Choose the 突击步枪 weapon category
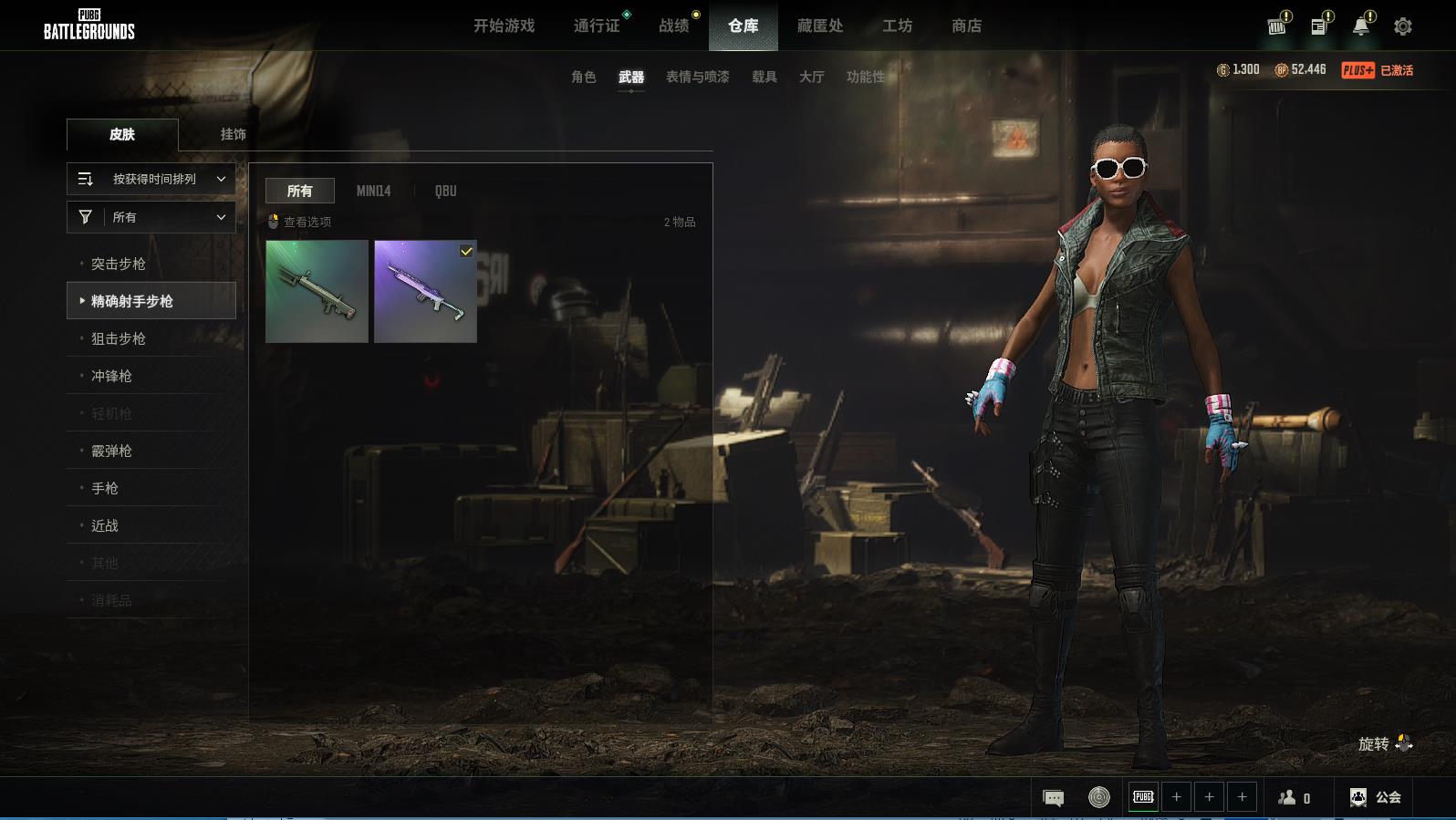Screen dimensions: 1456x820 tap(119, 264)
